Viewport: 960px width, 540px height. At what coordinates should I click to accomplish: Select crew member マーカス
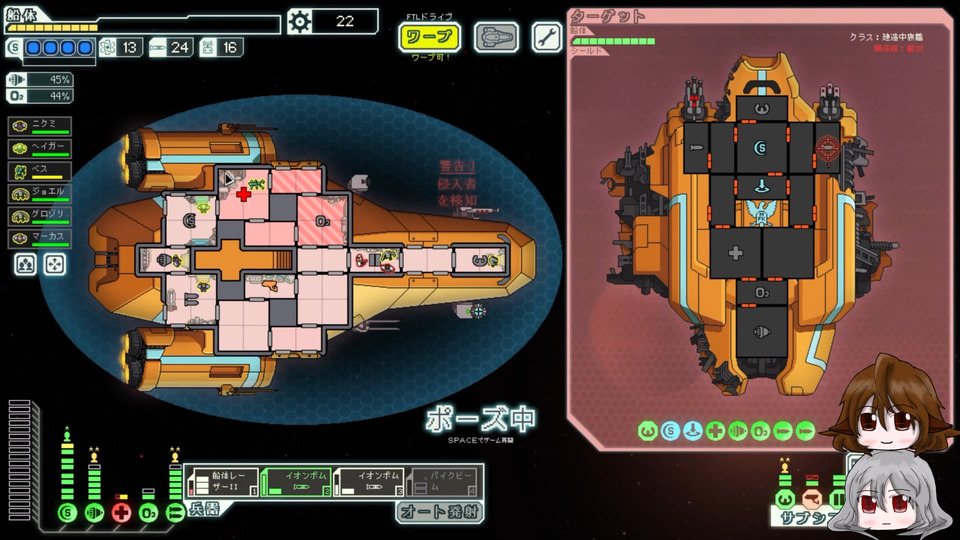pyautogui.click(x=41, y=239)
